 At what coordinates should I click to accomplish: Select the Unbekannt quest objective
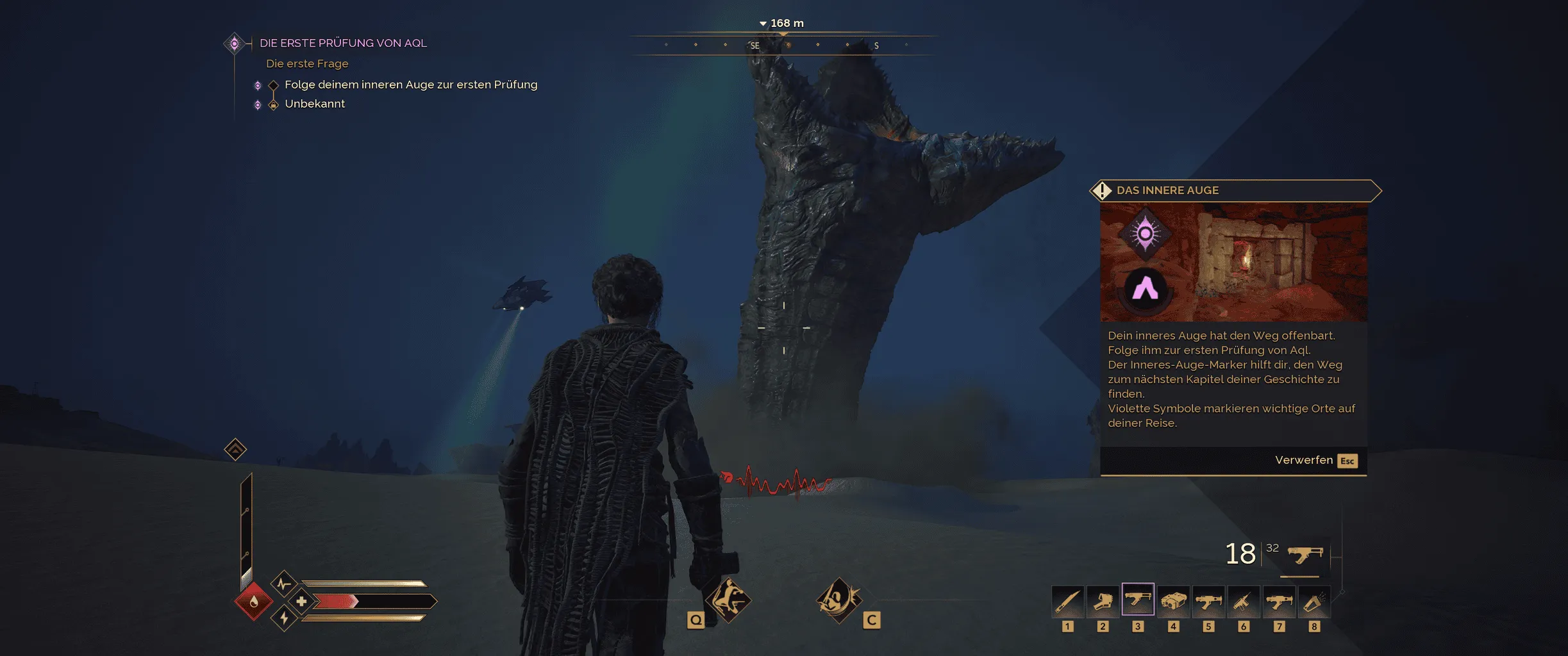pos(314,104)
